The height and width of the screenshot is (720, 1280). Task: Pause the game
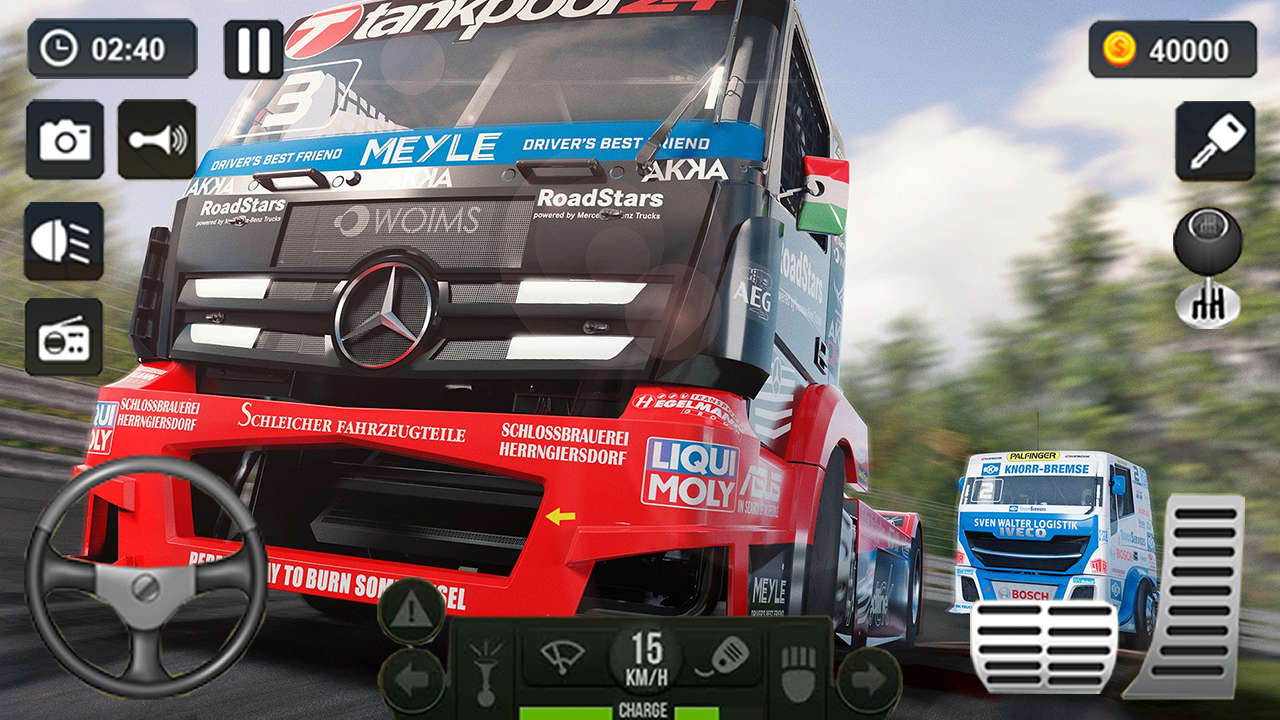253,49
